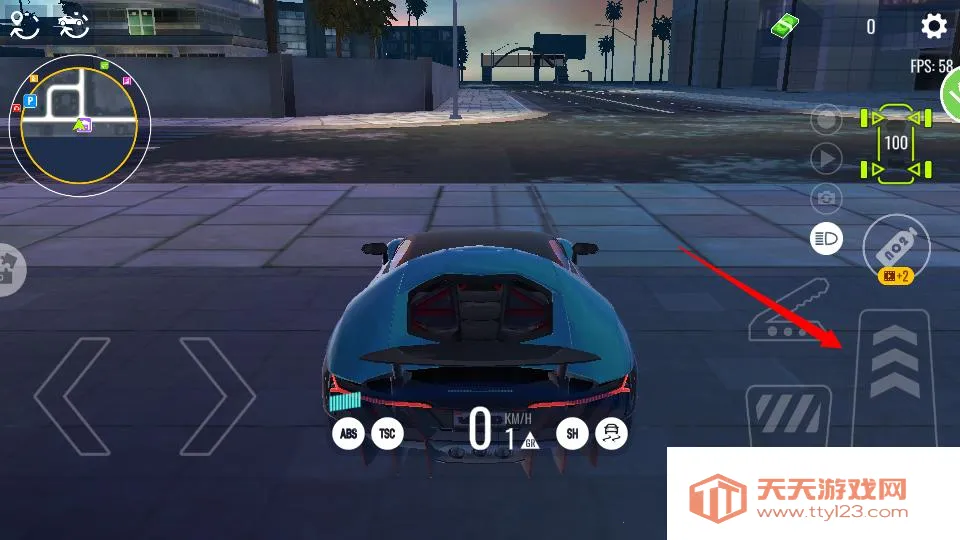Screen dimensions: 960x540
Task: Tap the replay play button
Action: (x=826, y=158)
